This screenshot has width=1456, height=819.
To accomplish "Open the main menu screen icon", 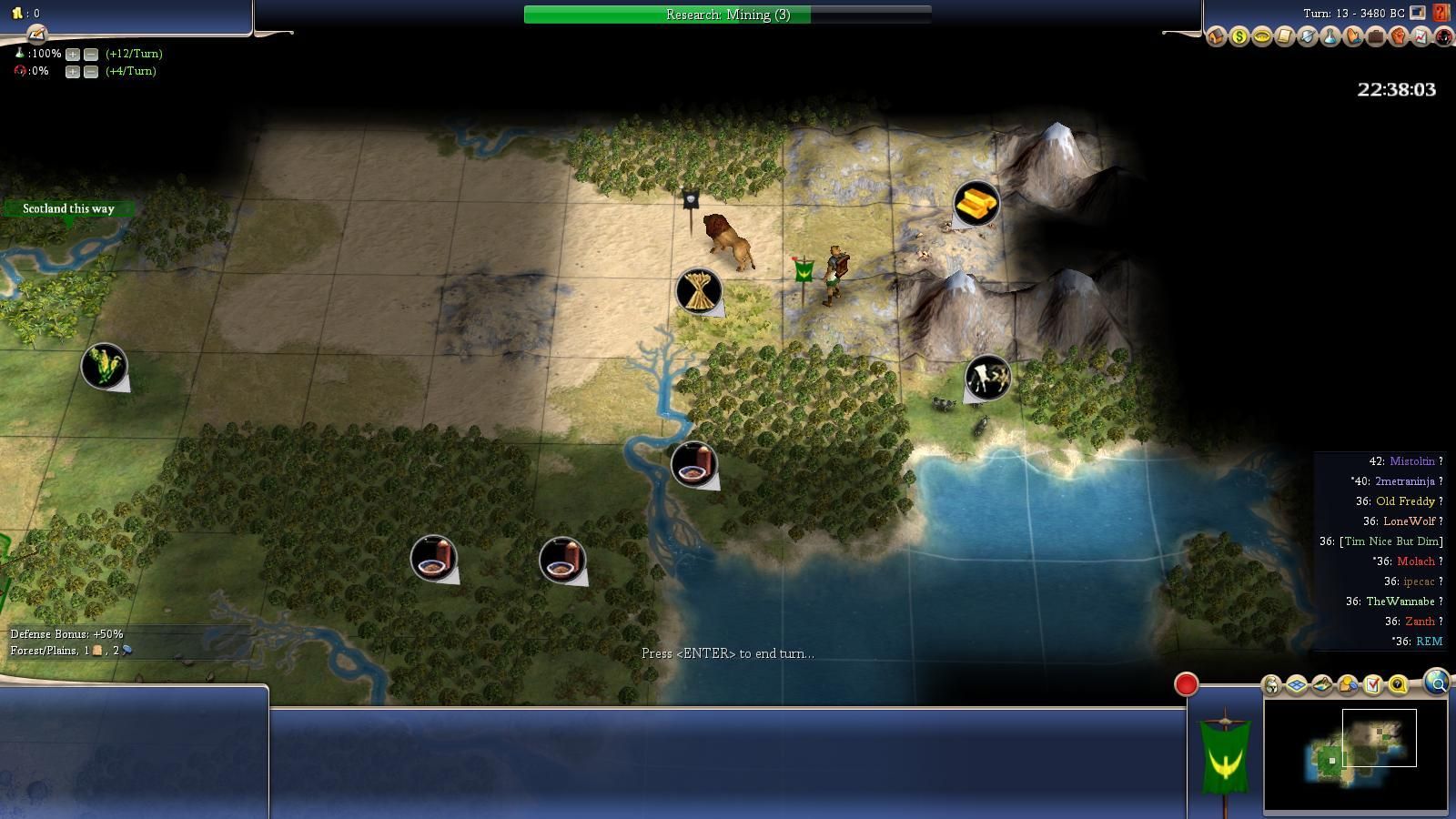I will point(1418,13).
